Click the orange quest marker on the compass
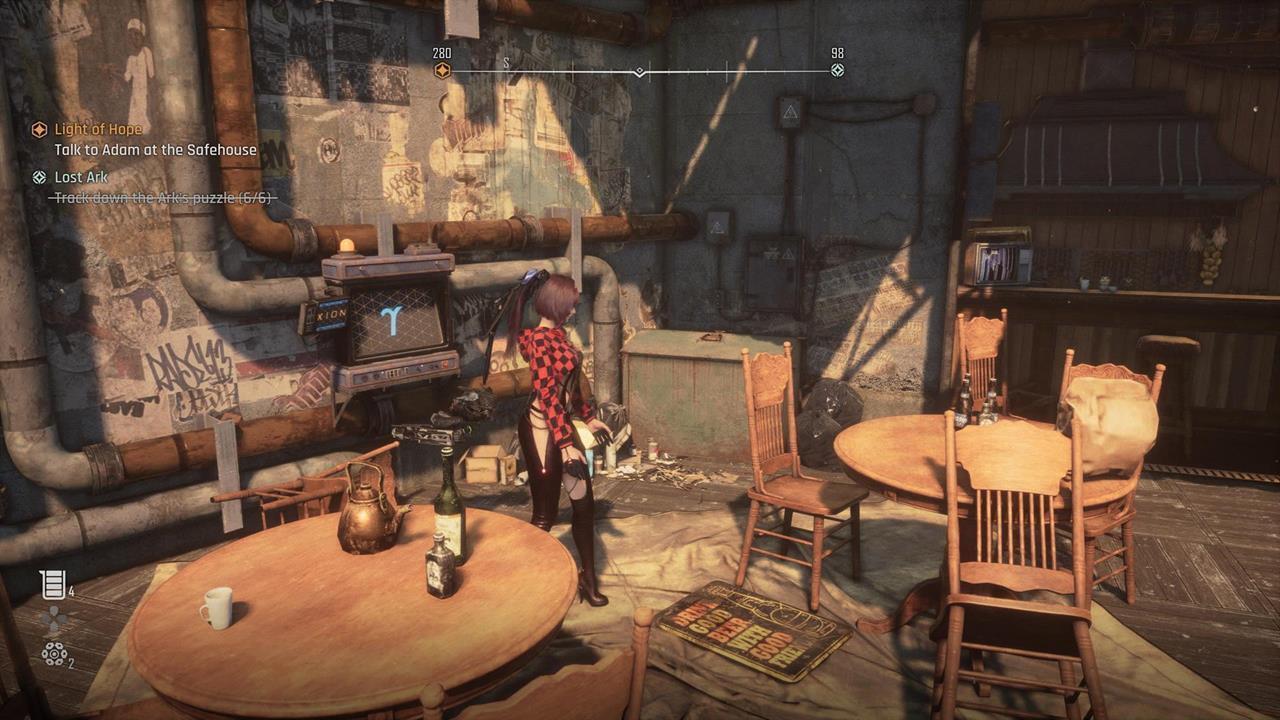 442,70
